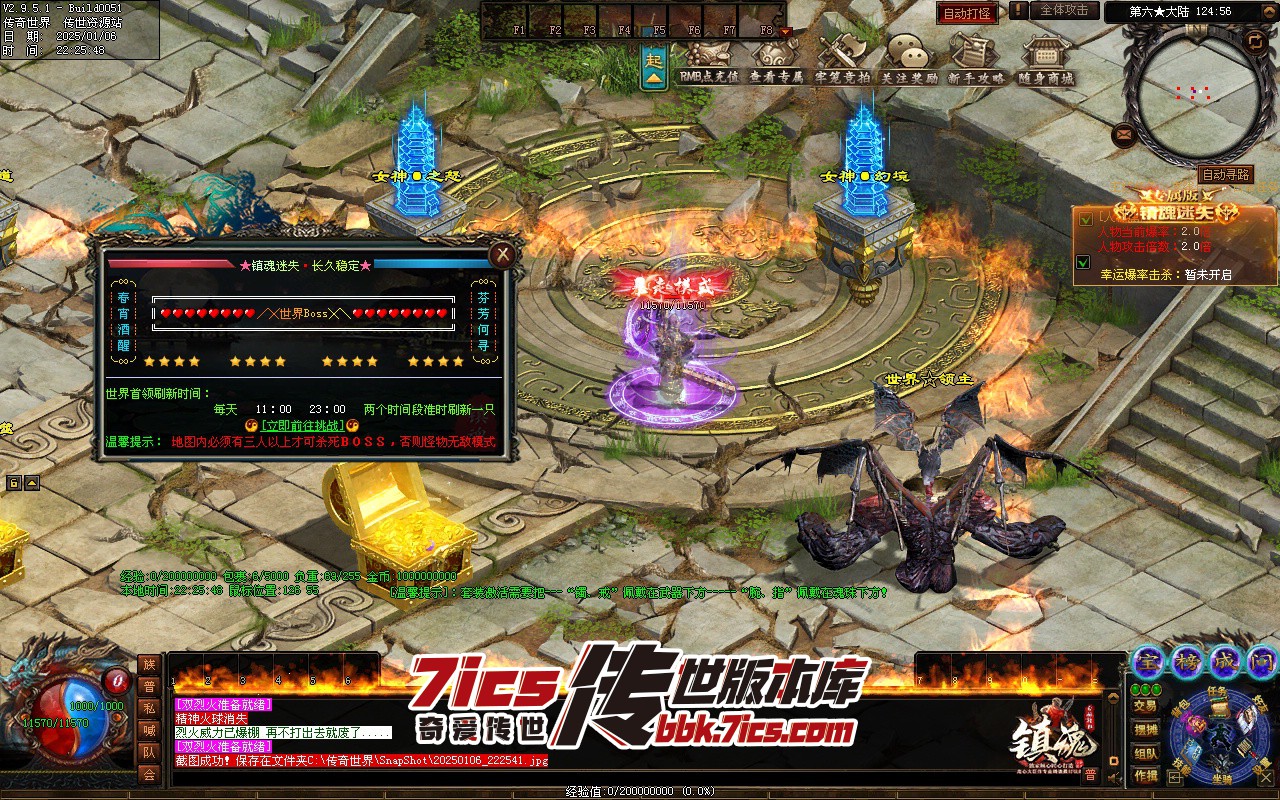Collapse the top icon row with 起 arrow

654,69
